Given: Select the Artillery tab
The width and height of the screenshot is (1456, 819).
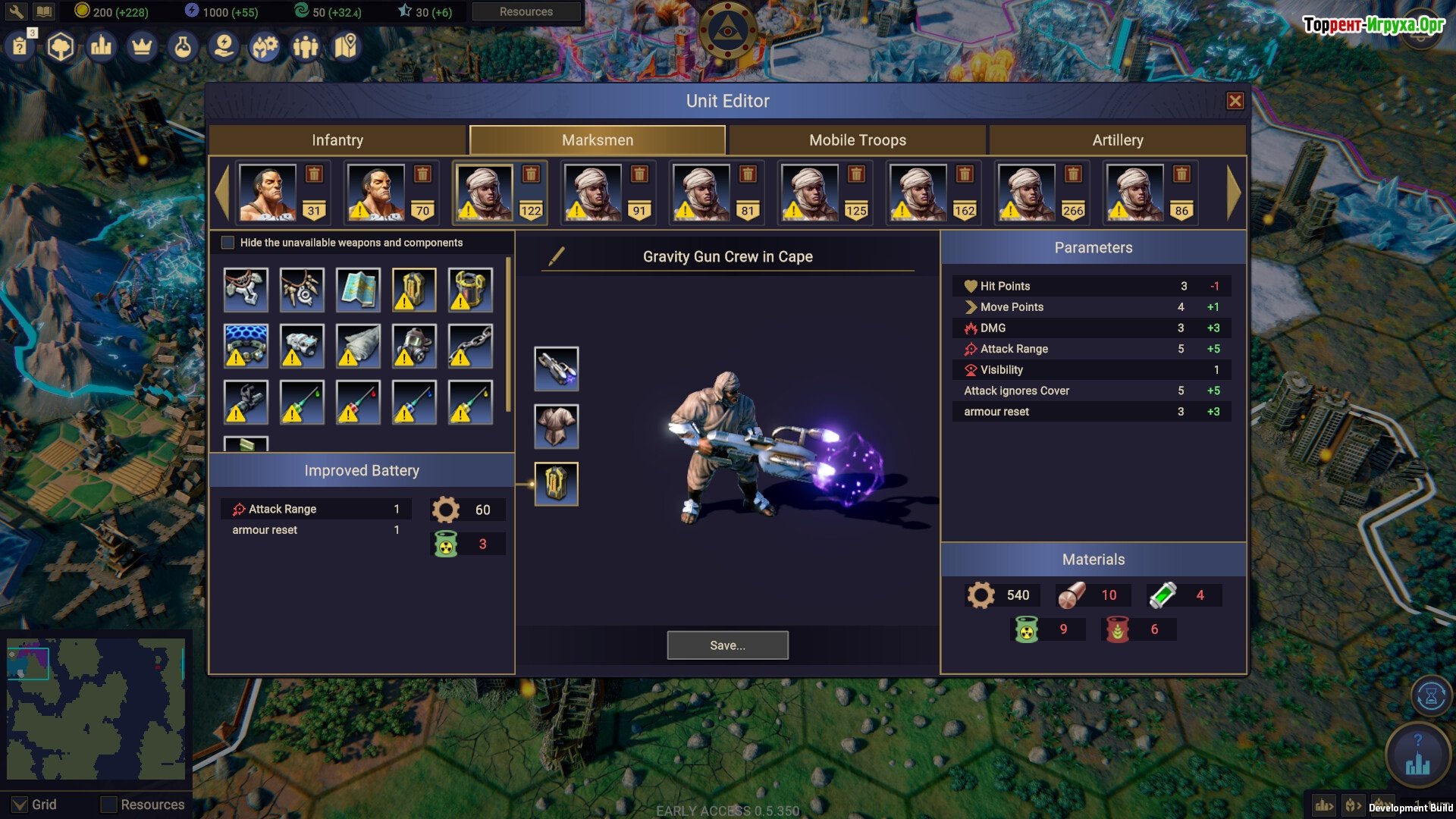Looking at the screenshot, I should [x=1117, y=140].
